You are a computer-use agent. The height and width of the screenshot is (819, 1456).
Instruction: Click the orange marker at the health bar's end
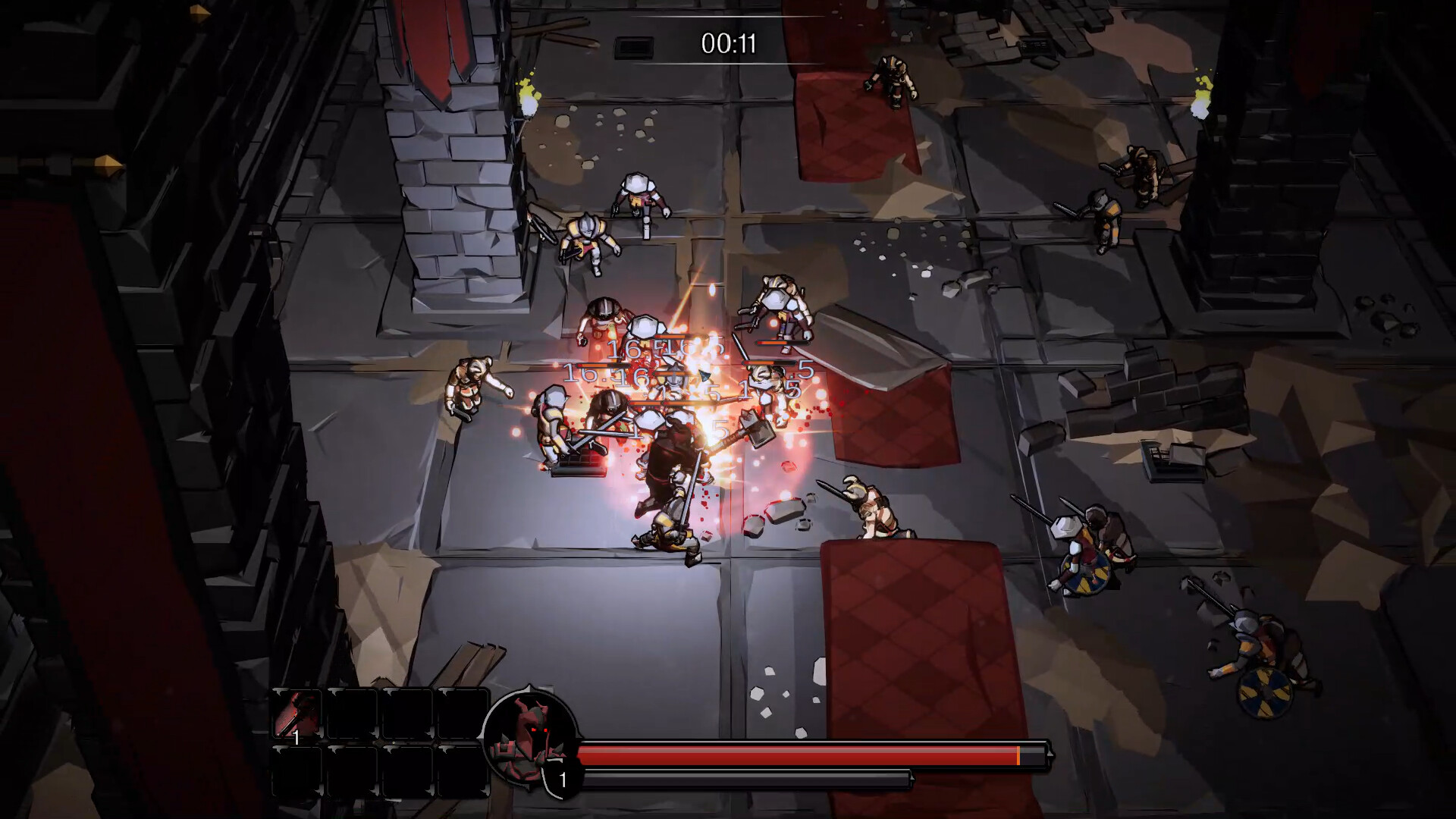point(1018,755)
